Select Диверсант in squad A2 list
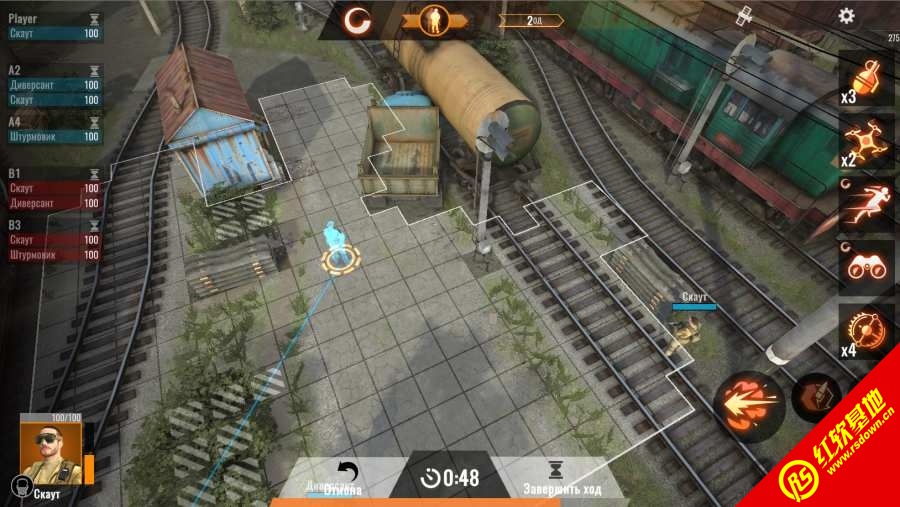Image resolution: width=900 pixels, height=507 pixels. point(54,85)
